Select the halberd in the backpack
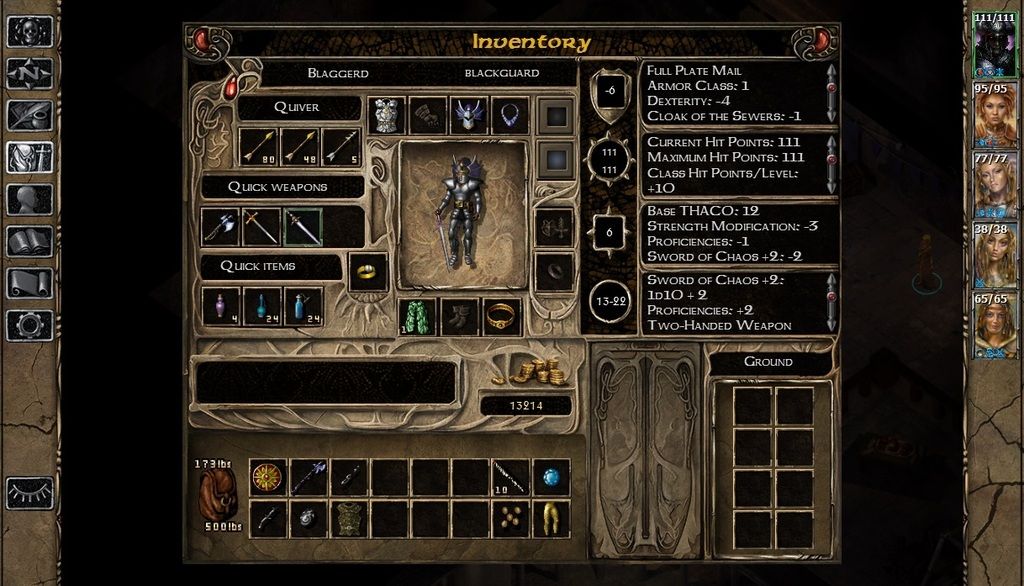Screen dimensions: 1024x586 tap(308, 478)
